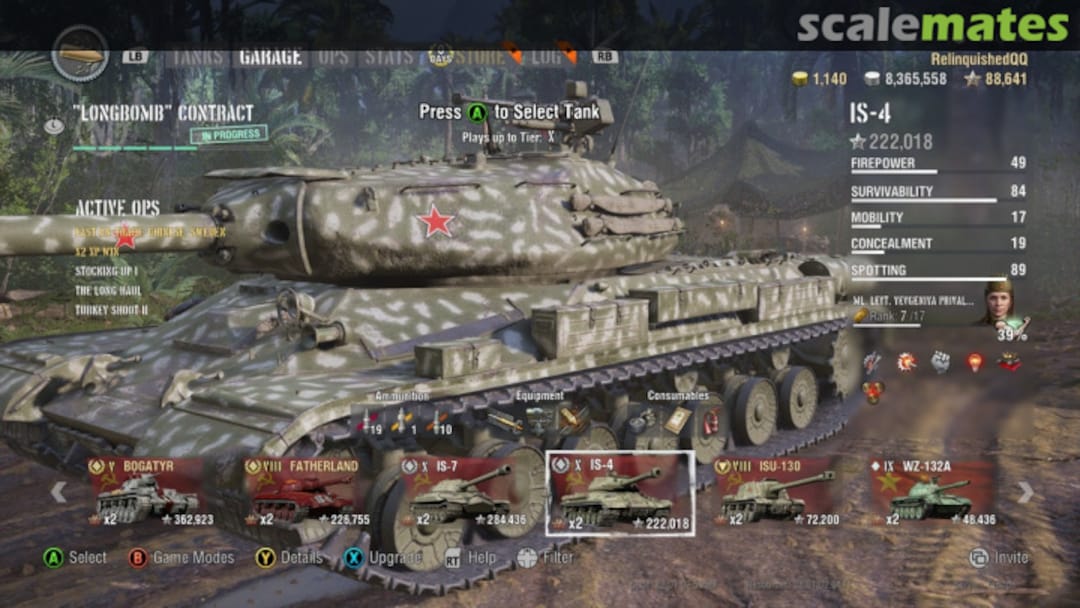This screenshot has height=608, width=1080.
Task: Select the ISU-130 tank card
Action: click(777, 492)
